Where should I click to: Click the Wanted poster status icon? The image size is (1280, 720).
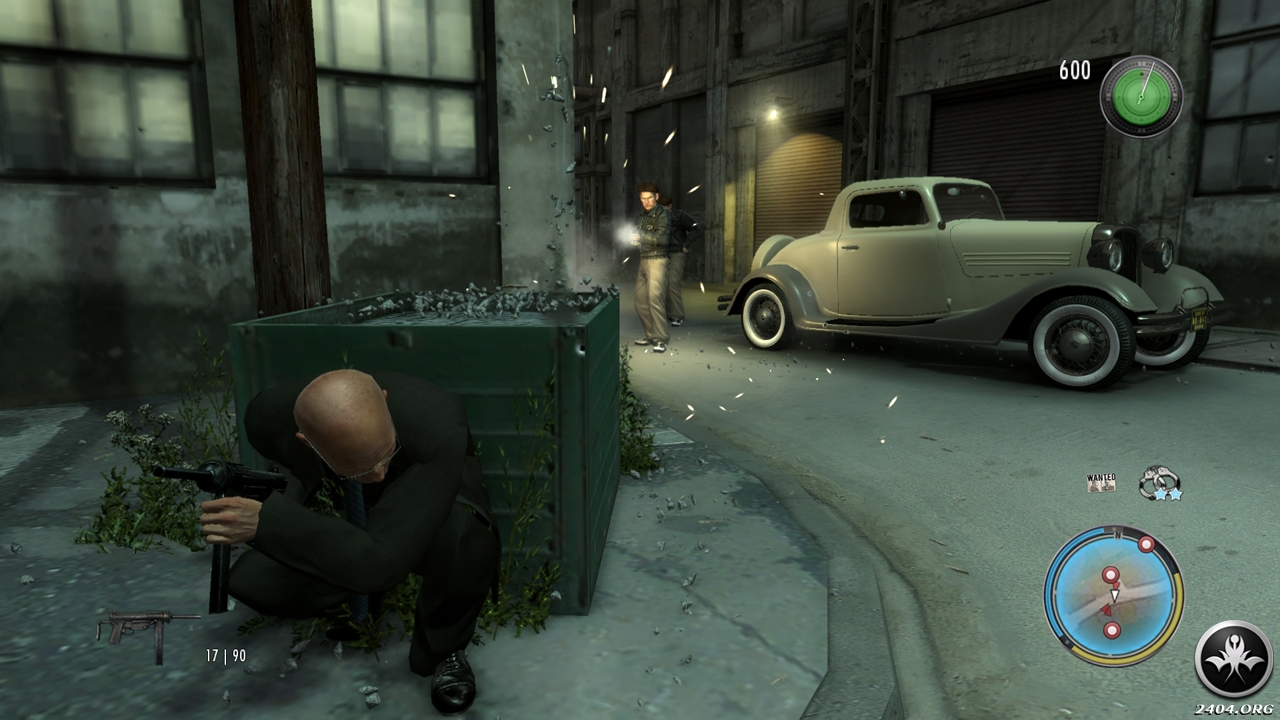click(1101, 483)
